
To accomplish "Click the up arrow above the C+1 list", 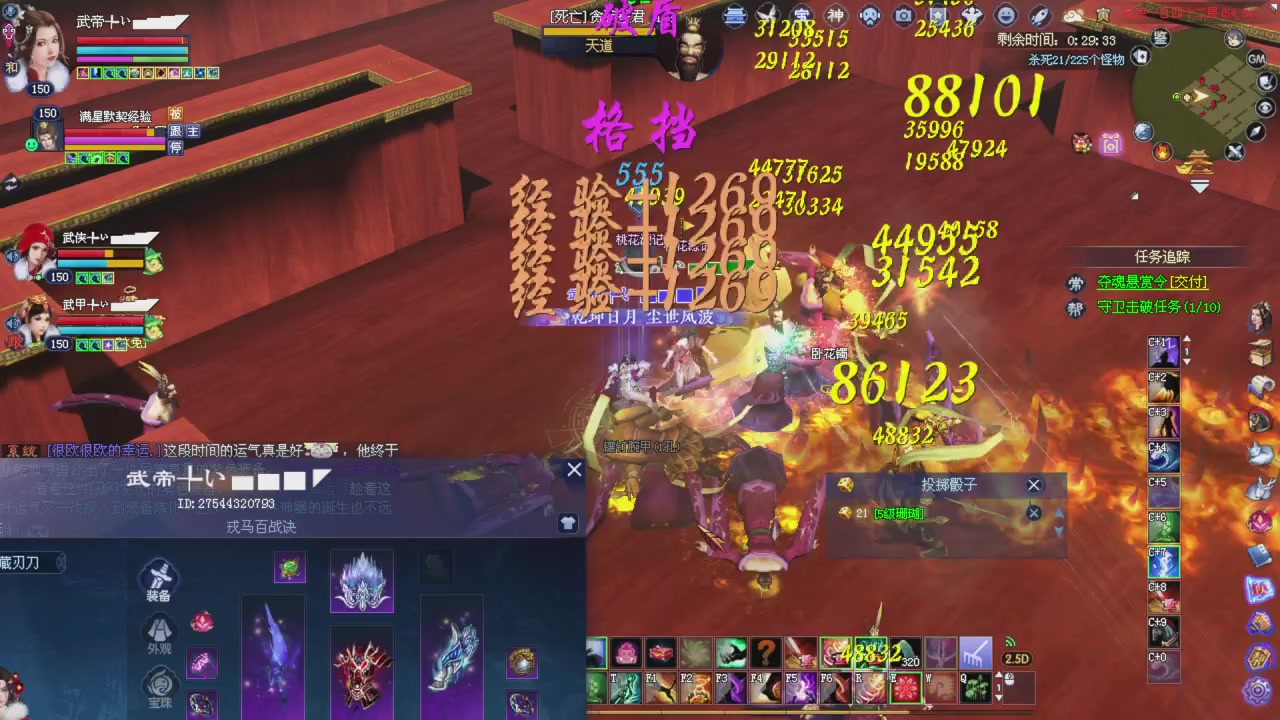I will click(1187, 339).
